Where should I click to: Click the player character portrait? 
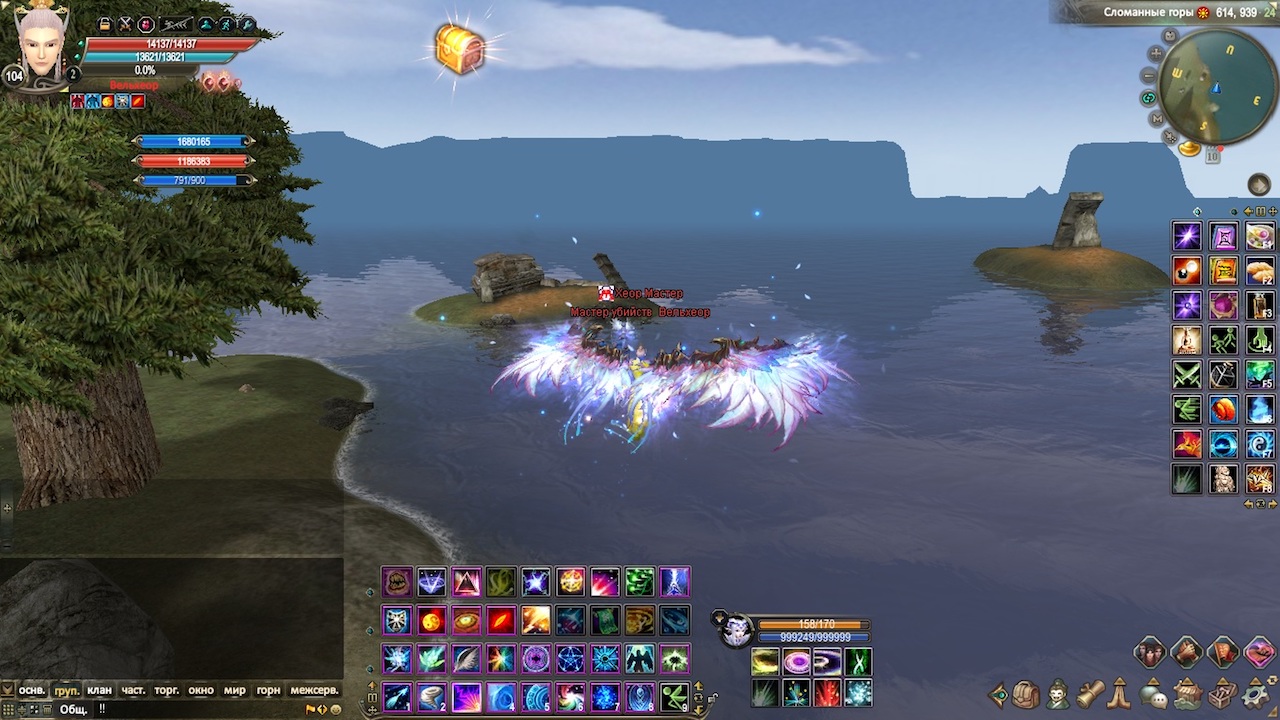tap(41, 47)
